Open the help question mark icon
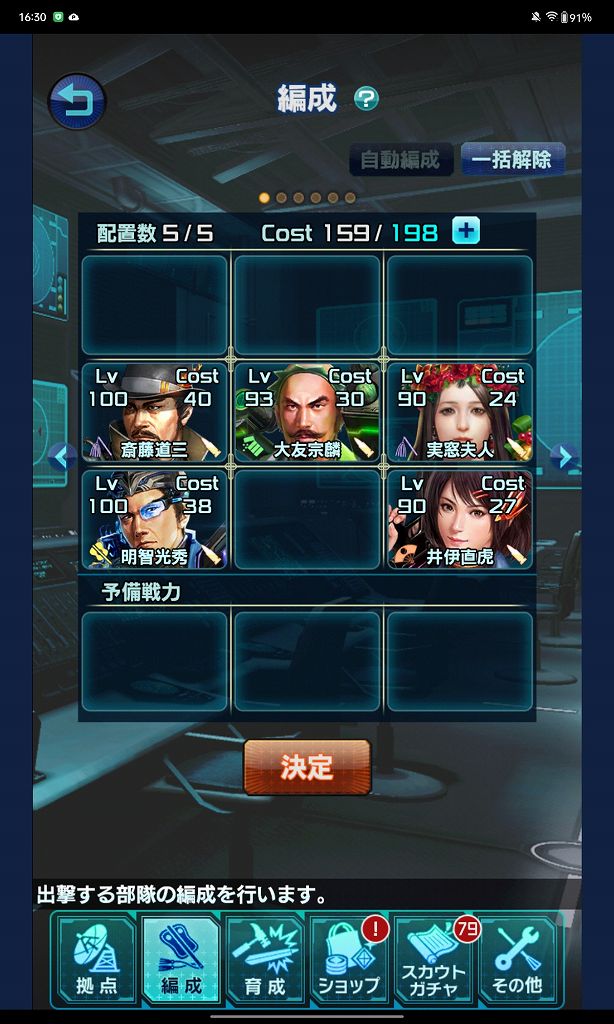The width and height of the screenshot is (614, 1024). point(367,99)
